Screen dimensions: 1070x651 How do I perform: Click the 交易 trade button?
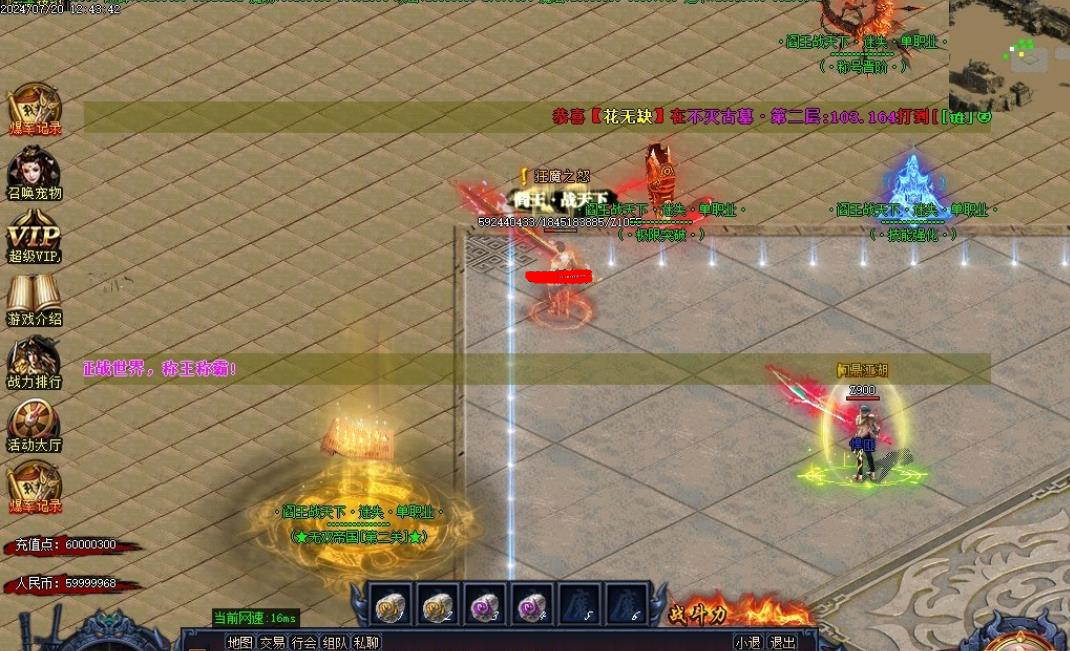[272, 643]
